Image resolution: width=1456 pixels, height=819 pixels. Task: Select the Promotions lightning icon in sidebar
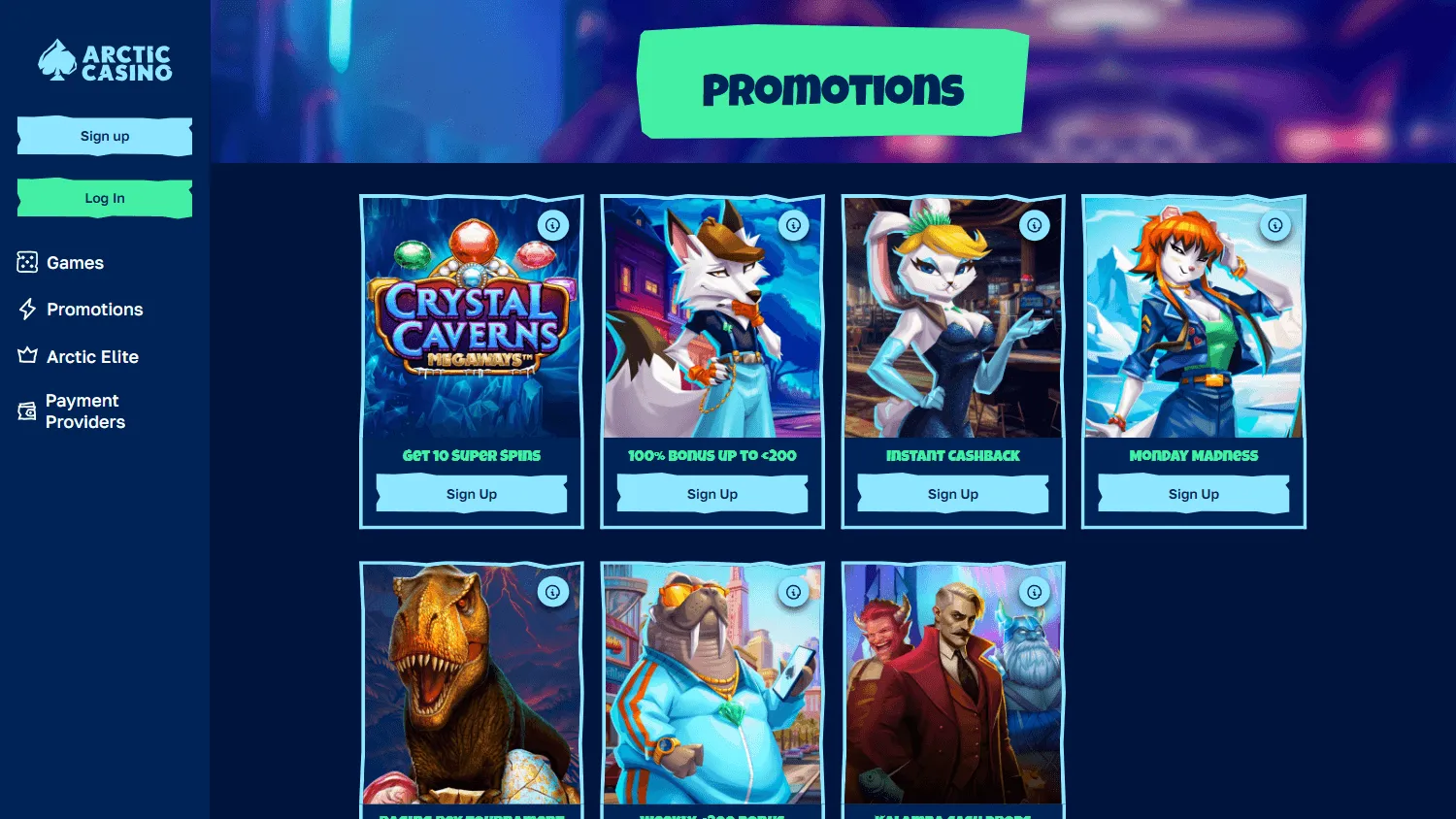click(x=26, y=309)
